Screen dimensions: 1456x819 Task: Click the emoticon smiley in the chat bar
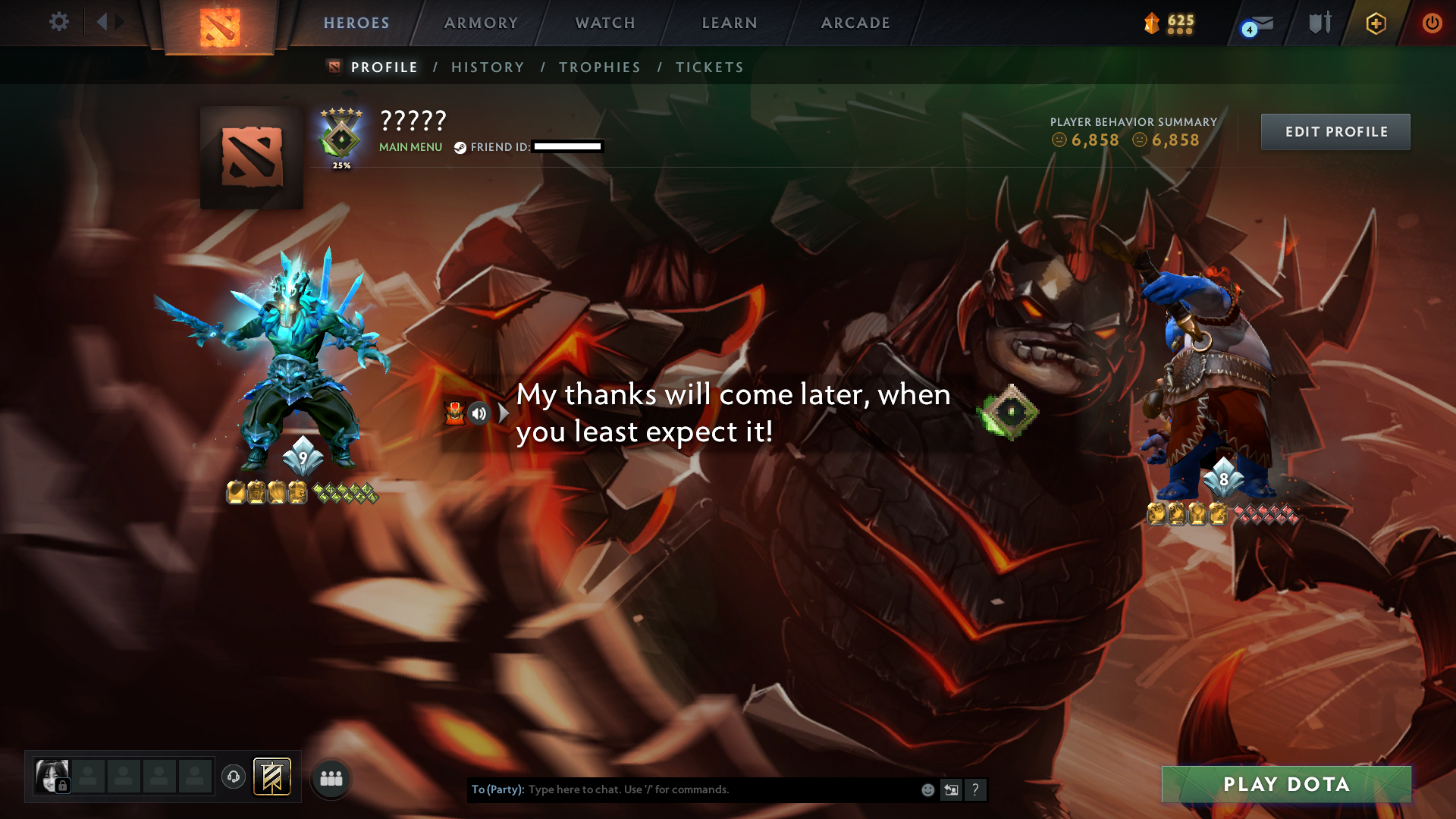point(928,789)
